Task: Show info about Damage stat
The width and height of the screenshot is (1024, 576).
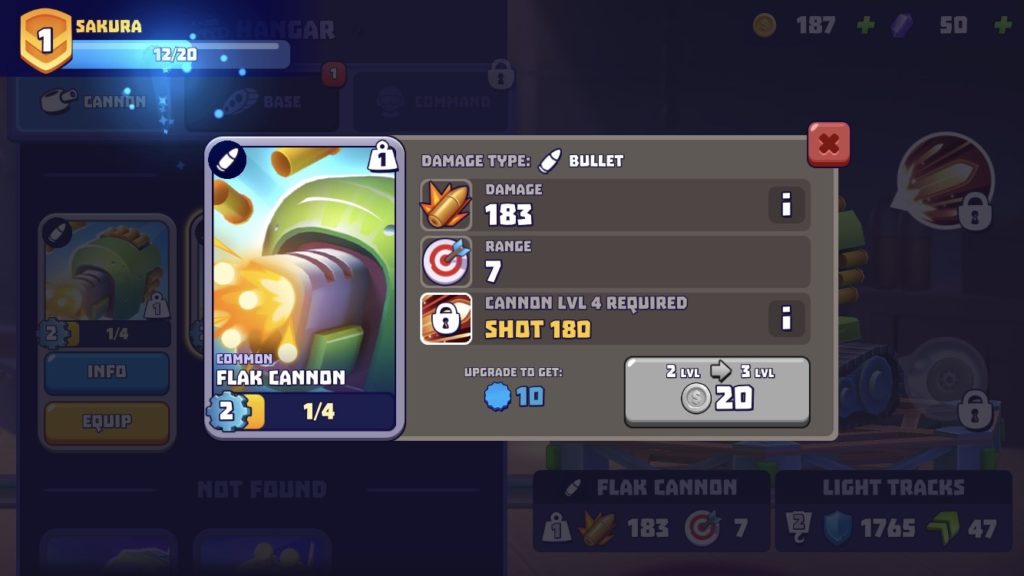Action: 787,205
